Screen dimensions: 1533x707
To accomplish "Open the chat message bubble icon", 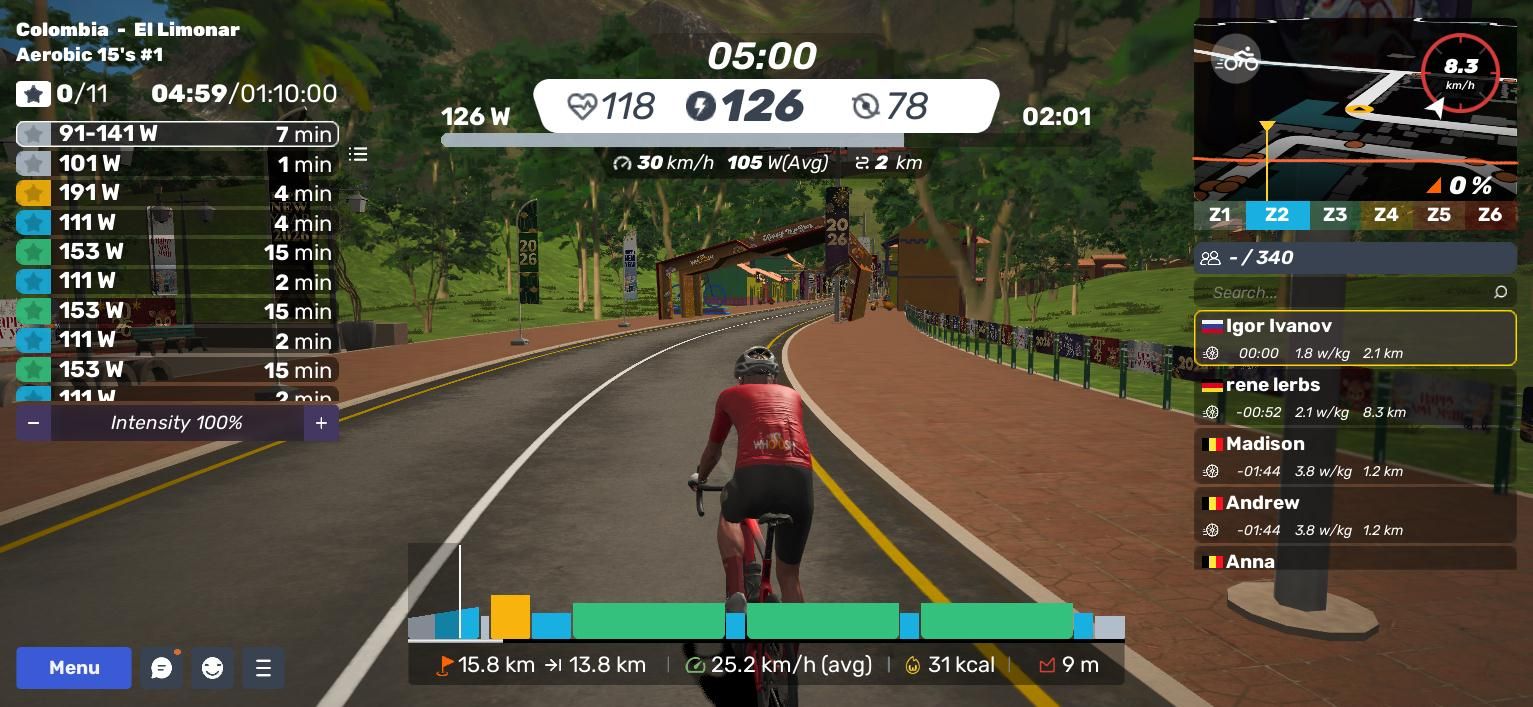I will click(161, 668).
